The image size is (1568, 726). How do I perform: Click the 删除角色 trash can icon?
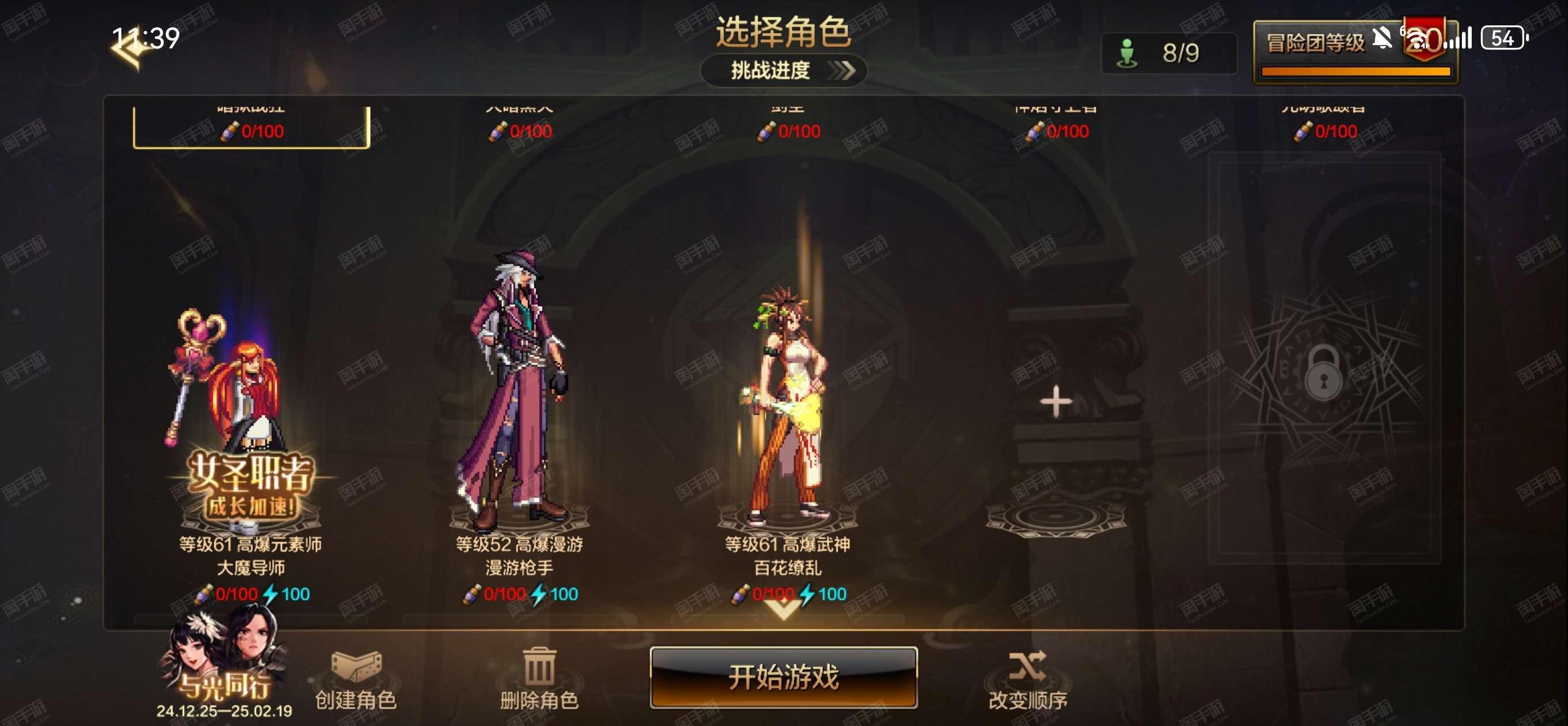[541, 668]
